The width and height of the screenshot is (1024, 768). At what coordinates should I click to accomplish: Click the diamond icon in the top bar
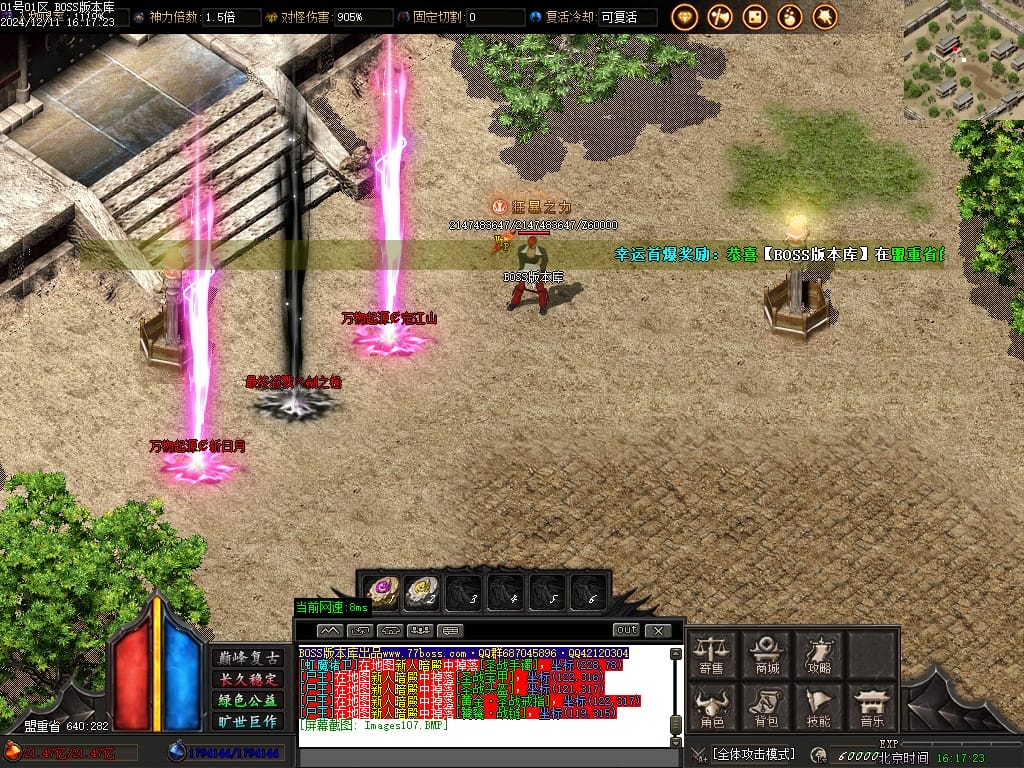tap(685, 17)
